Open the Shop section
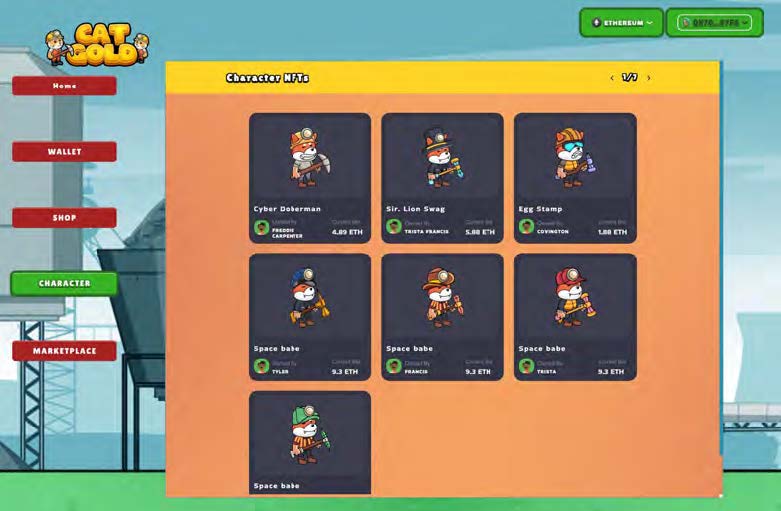This screenshot has height=511, width=781. [64, 218]
